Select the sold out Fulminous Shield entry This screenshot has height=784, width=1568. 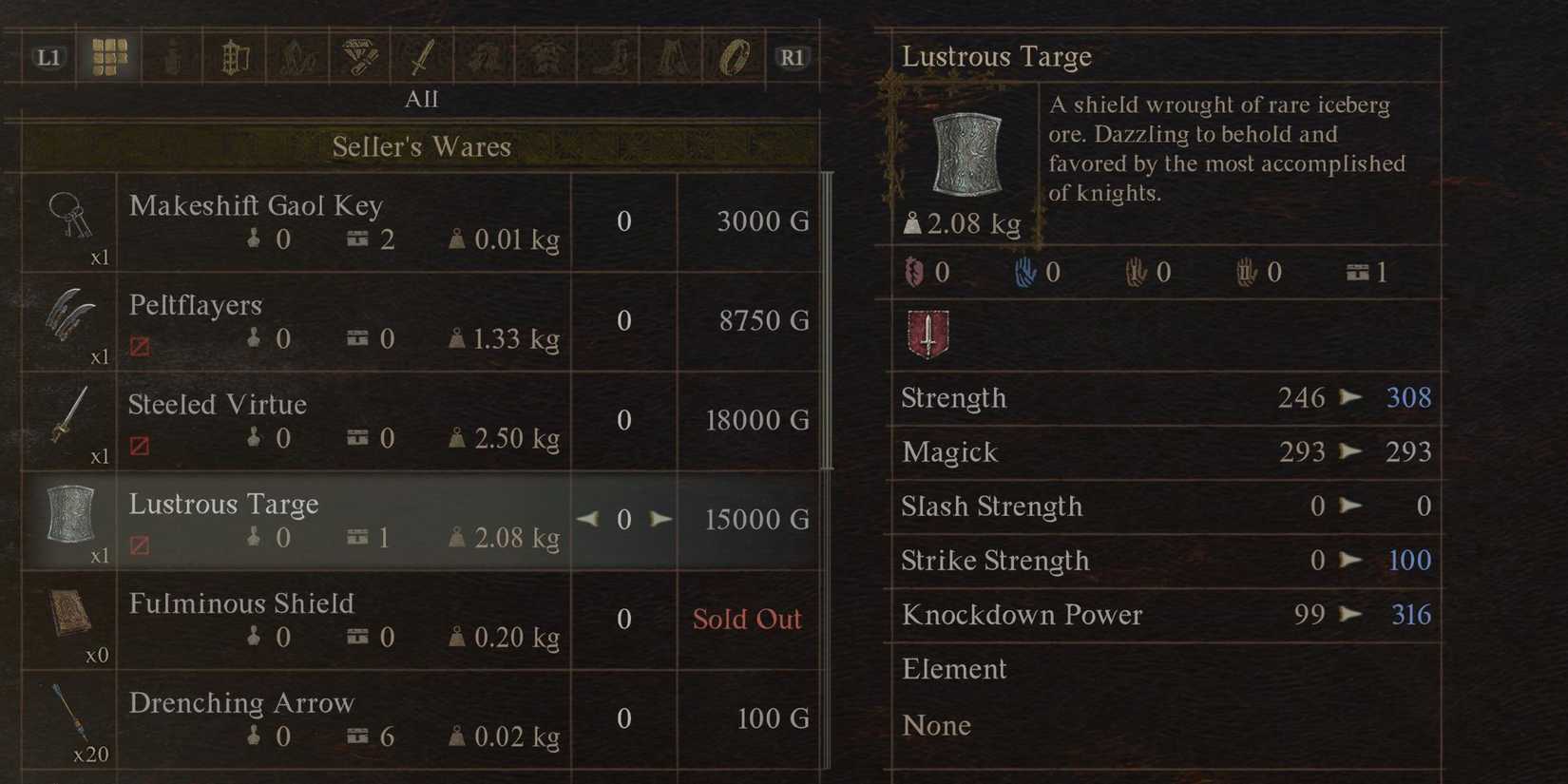click(x=333, y=620)
